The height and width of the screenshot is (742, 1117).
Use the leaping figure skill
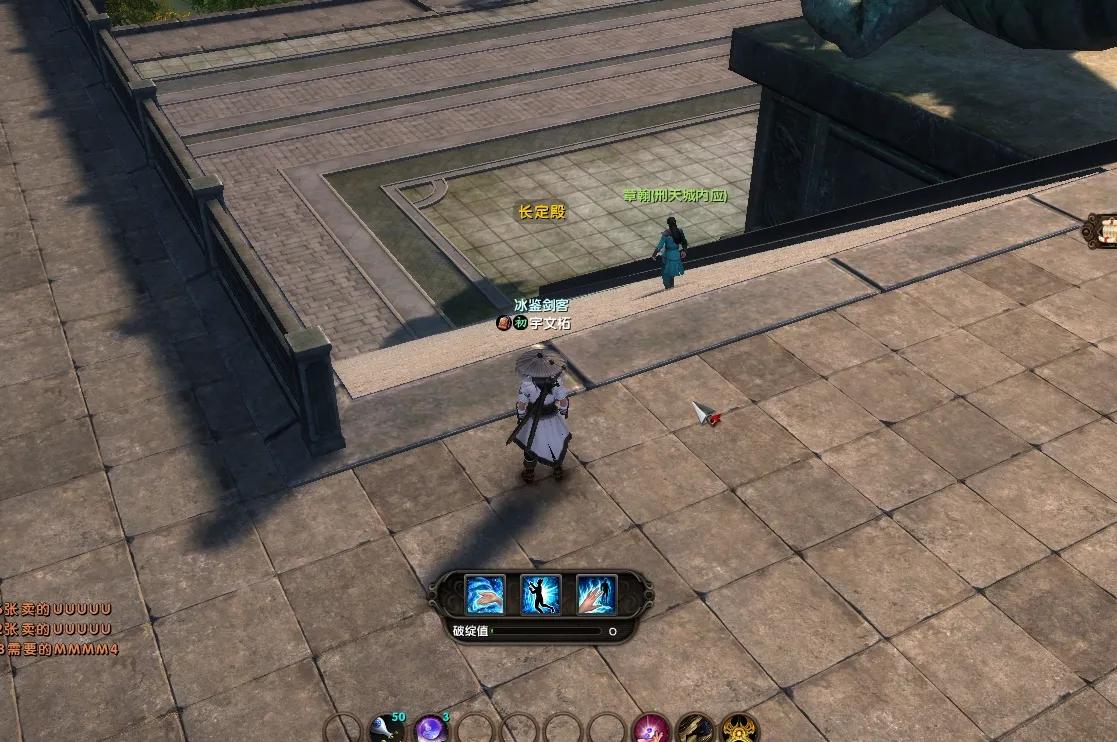541,595
